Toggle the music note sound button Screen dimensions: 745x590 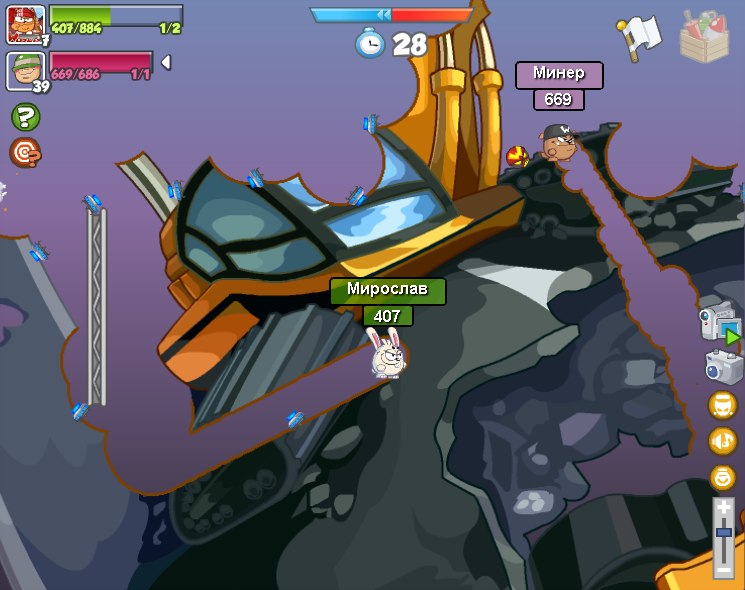(x=723, y=441)
